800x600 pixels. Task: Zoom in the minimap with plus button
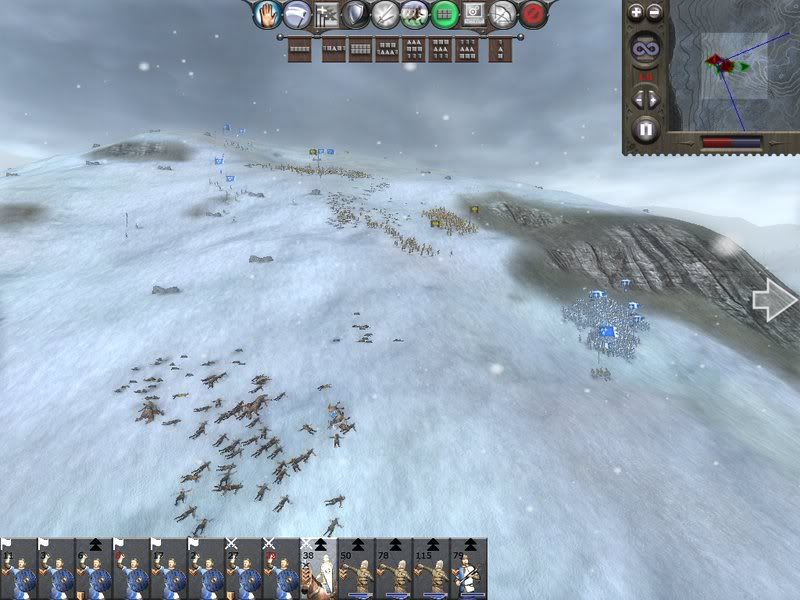tap(637, 13)
